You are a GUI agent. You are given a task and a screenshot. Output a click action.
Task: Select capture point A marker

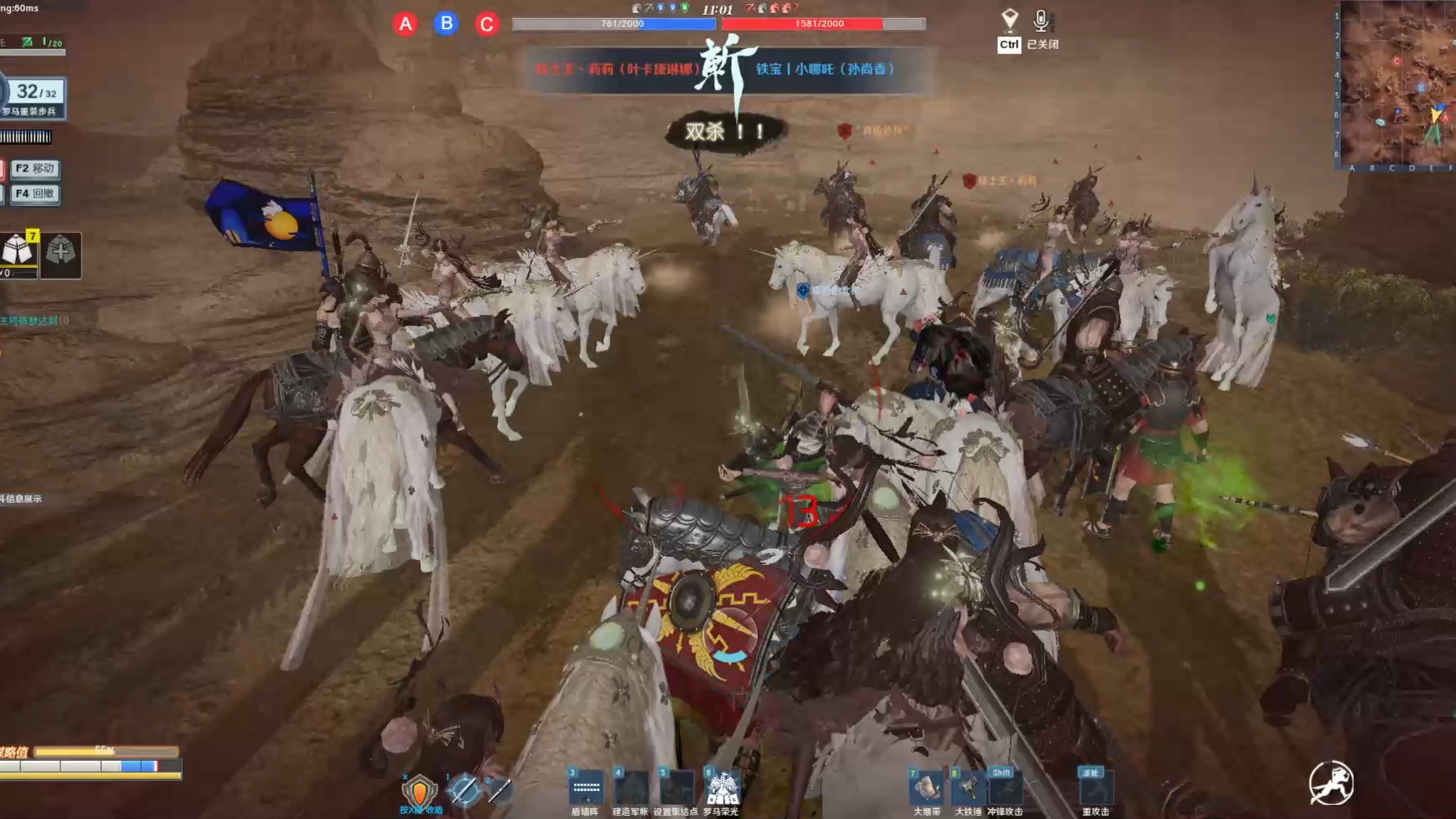tap(405, 24)
